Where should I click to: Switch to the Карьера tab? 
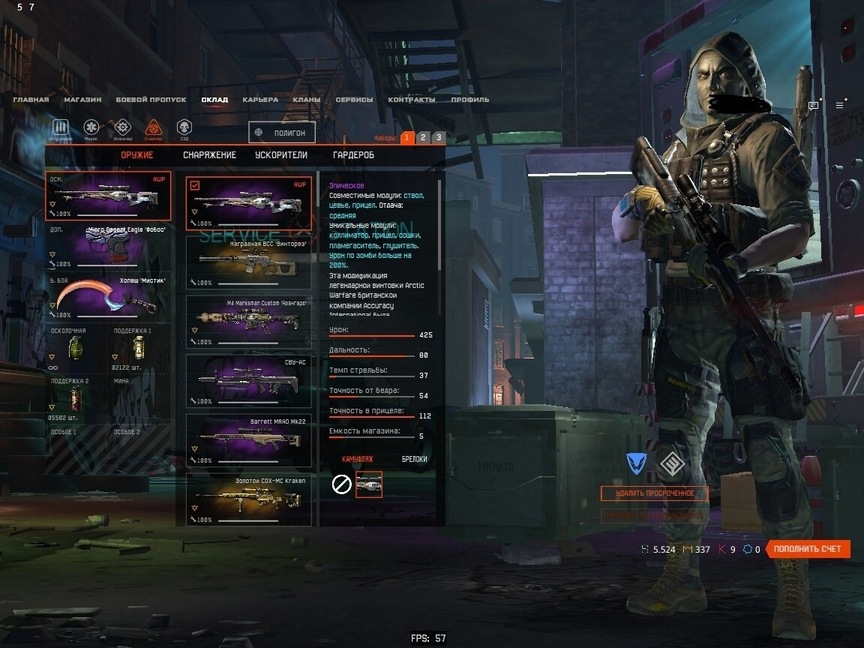pyautogui.click(x=260, y=100)
